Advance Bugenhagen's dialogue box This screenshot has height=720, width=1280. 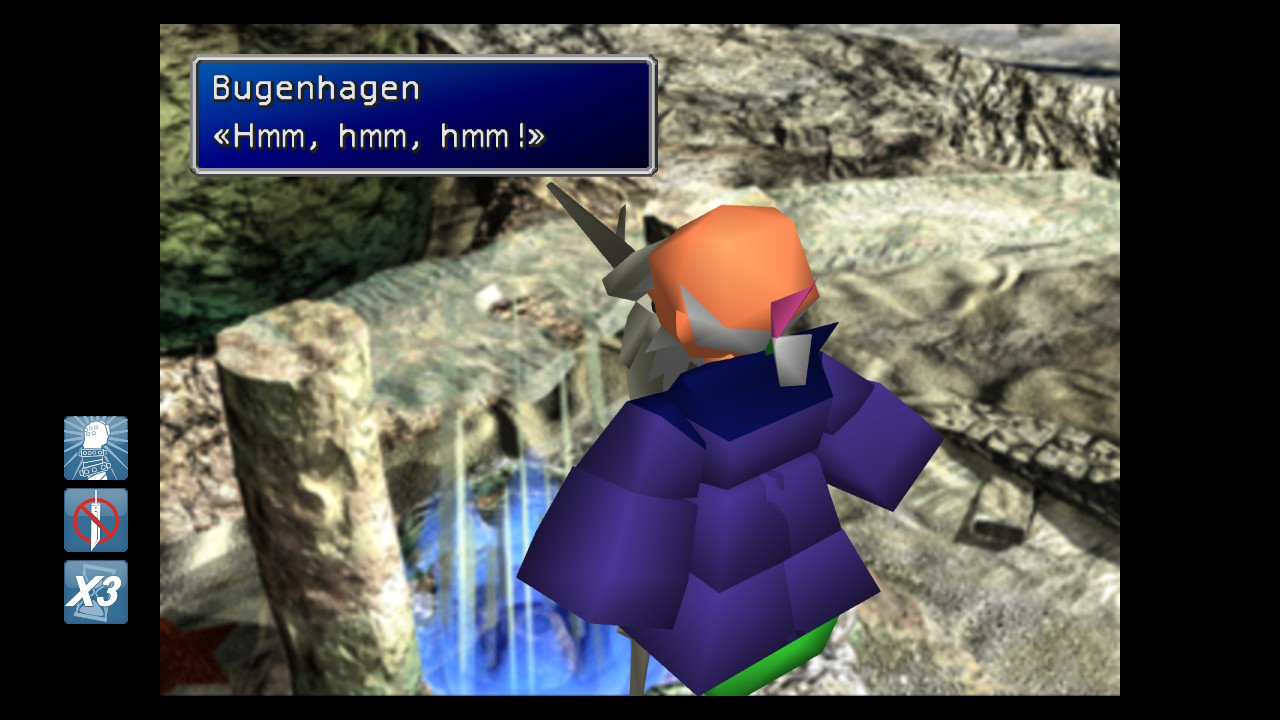coord(423,115)
